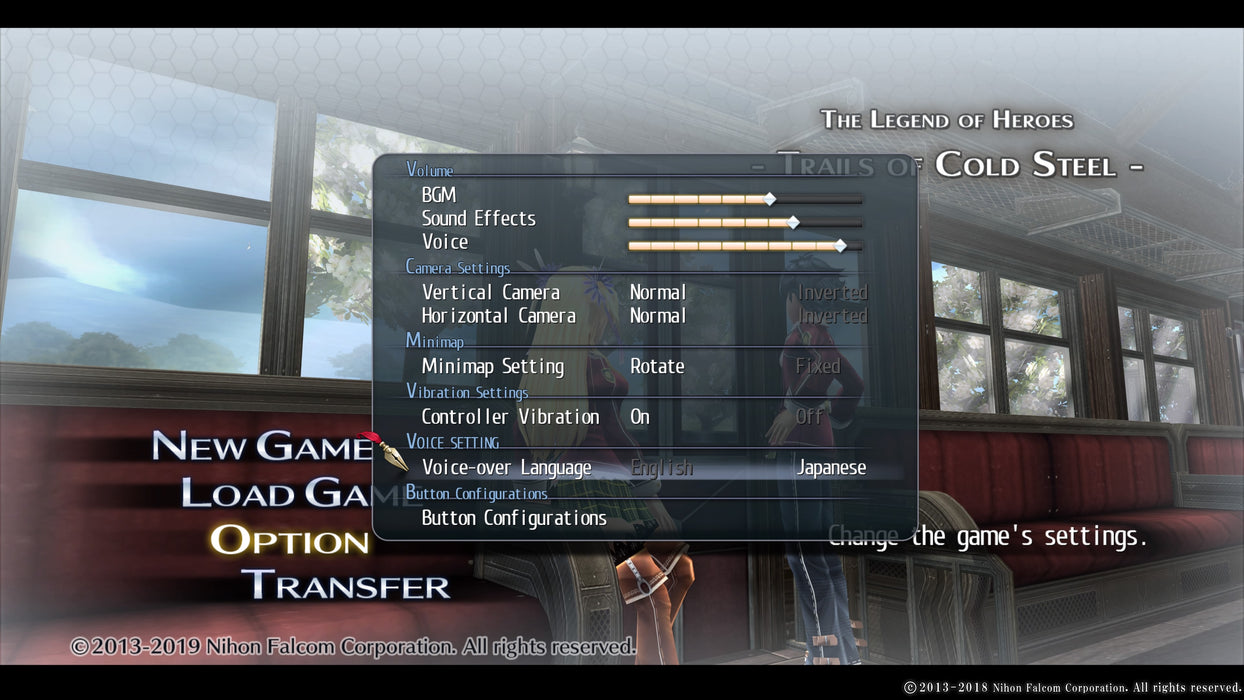Image resolution: width=1244 pixels, height=700 pixels.
Task: Turn Controller Vibration On
Action: (x=640, y=417)
